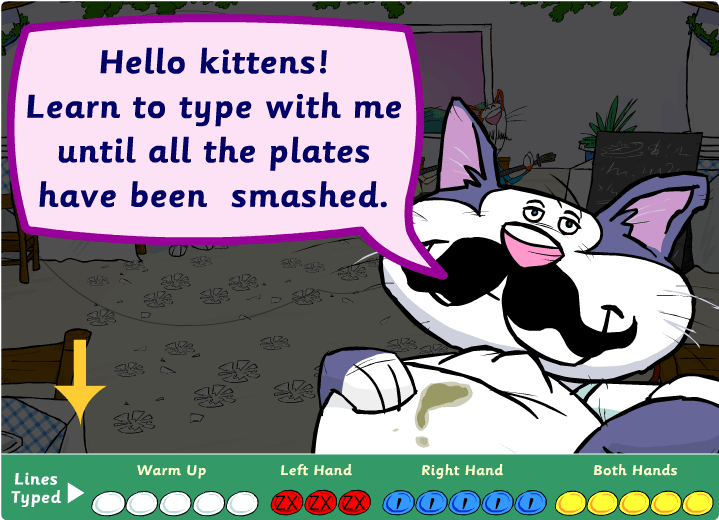Choose the Left Hand section label
This screenshot has width=719, height=520.
(x=315, y=470)
